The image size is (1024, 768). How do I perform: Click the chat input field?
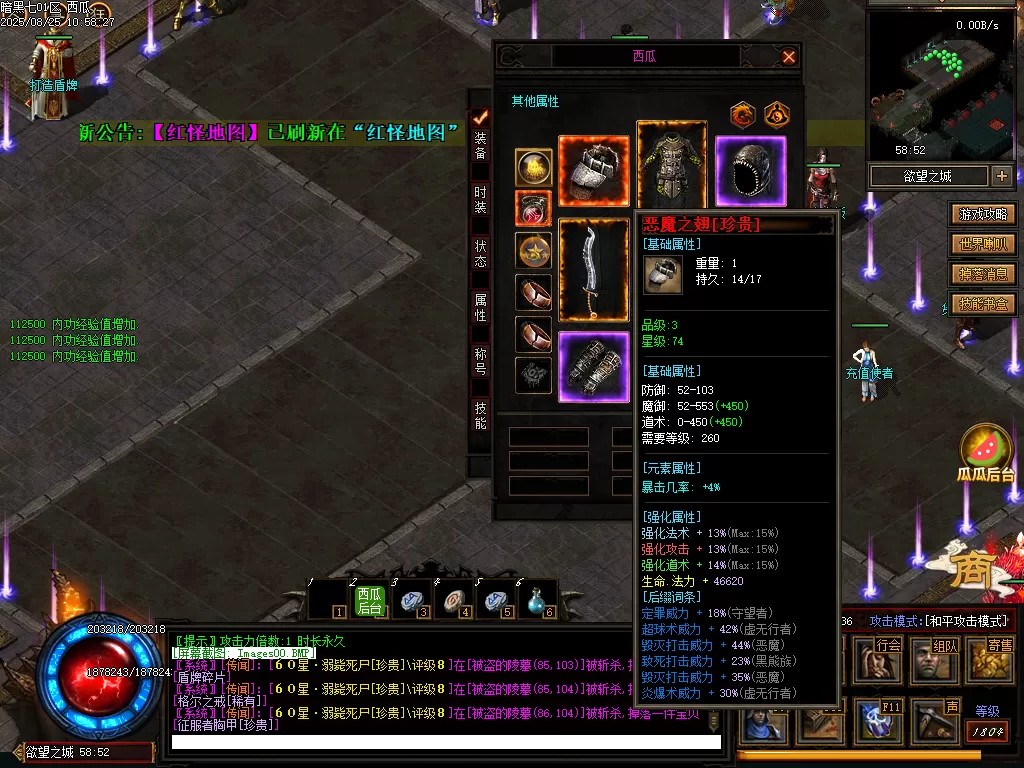[x=446, y=742]
